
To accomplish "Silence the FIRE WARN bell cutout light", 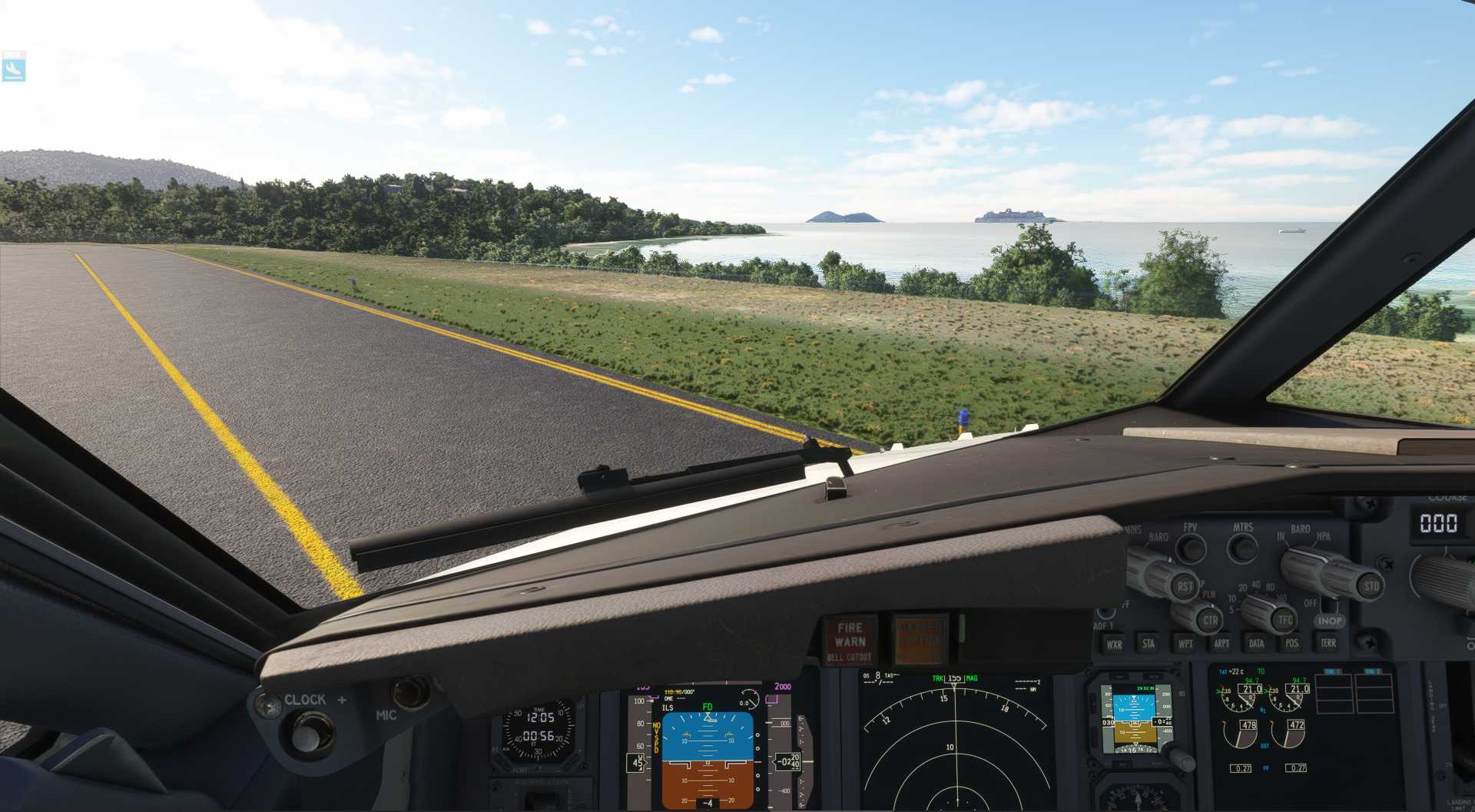I will [x=850, y=641].
